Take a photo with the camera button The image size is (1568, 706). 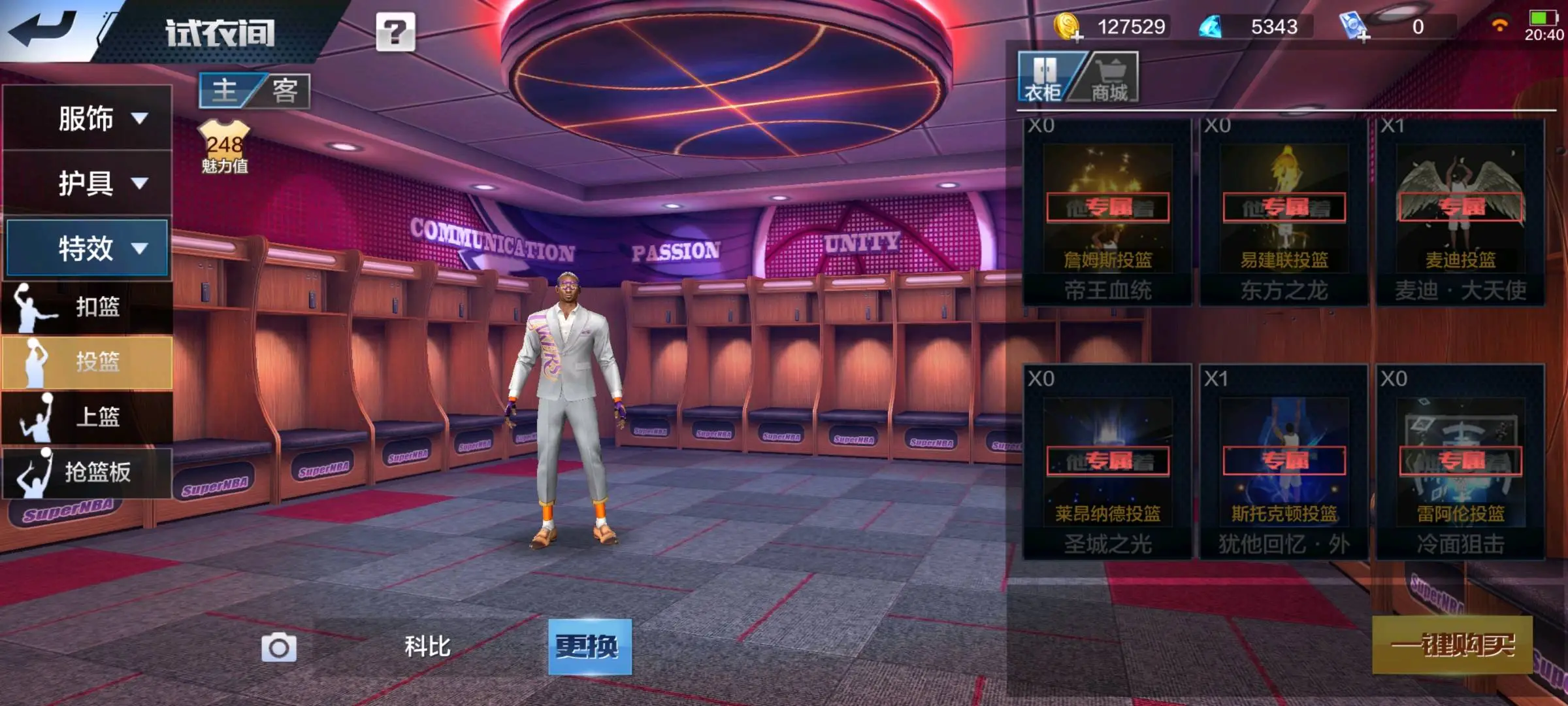[279, 647]
